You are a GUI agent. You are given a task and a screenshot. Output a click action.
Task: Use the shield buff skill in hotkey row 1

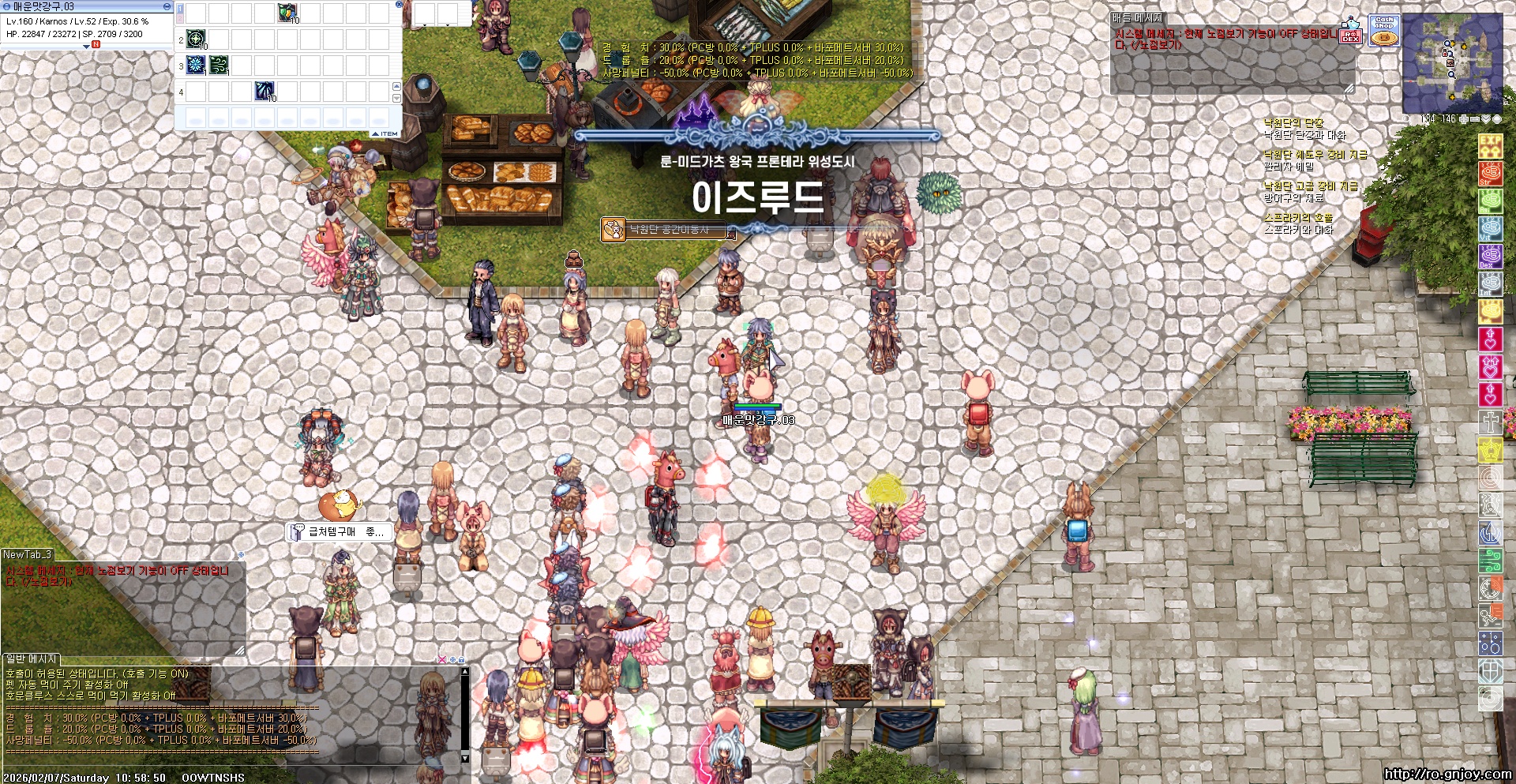point(287,13)
